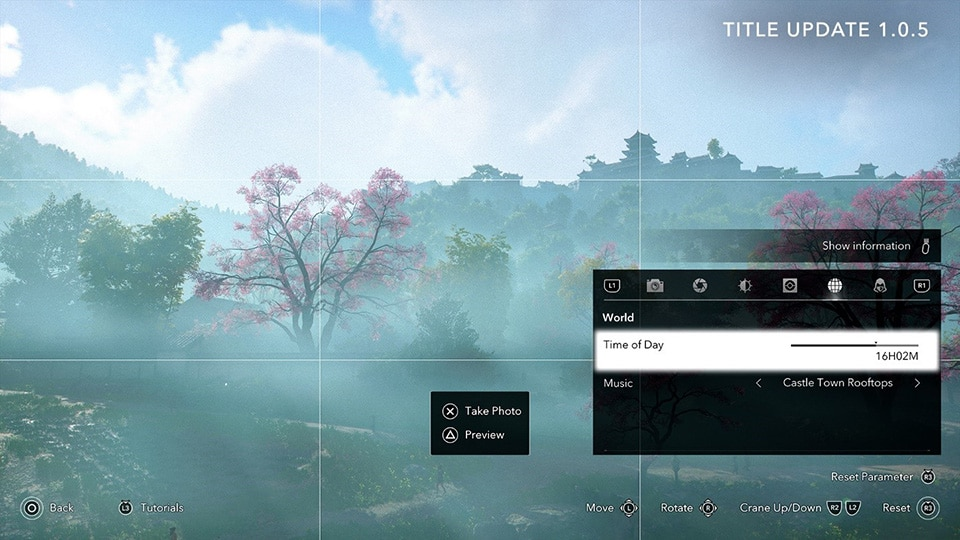Open the frame overlay tab

point(789,286)
